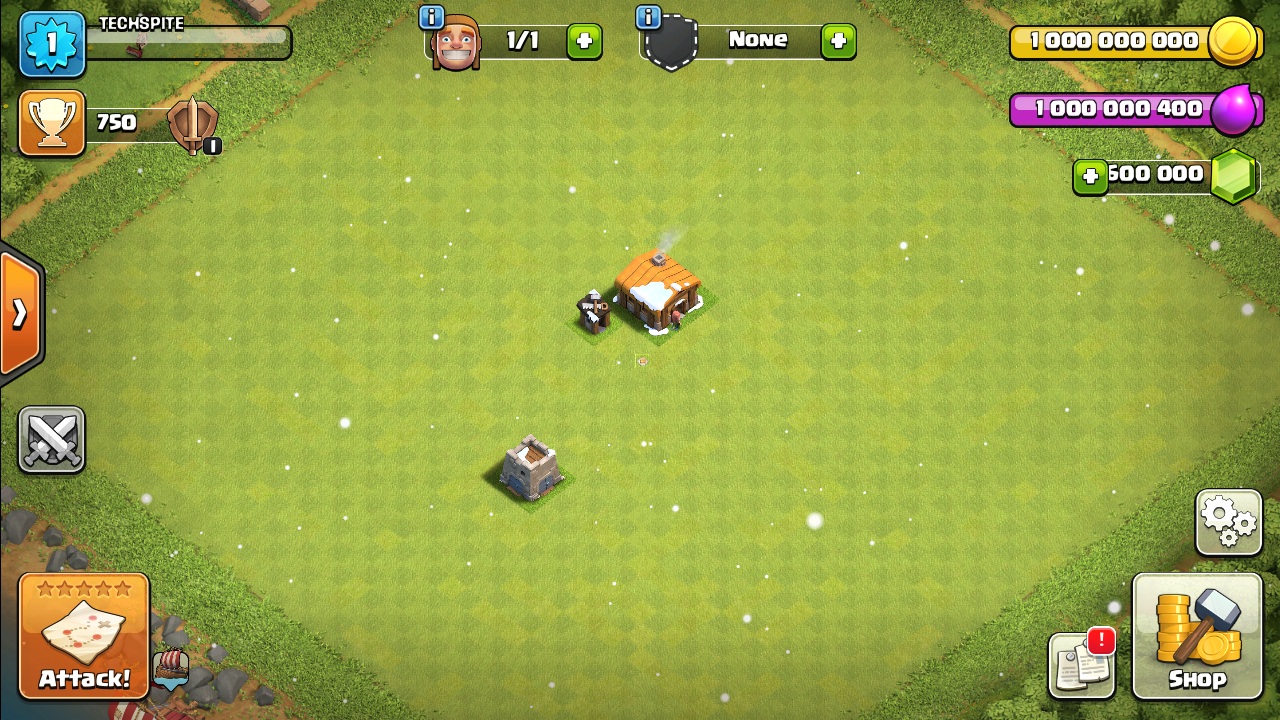Click the bronze league shield badge
1280x720 pixels.
tap(191, 125)
